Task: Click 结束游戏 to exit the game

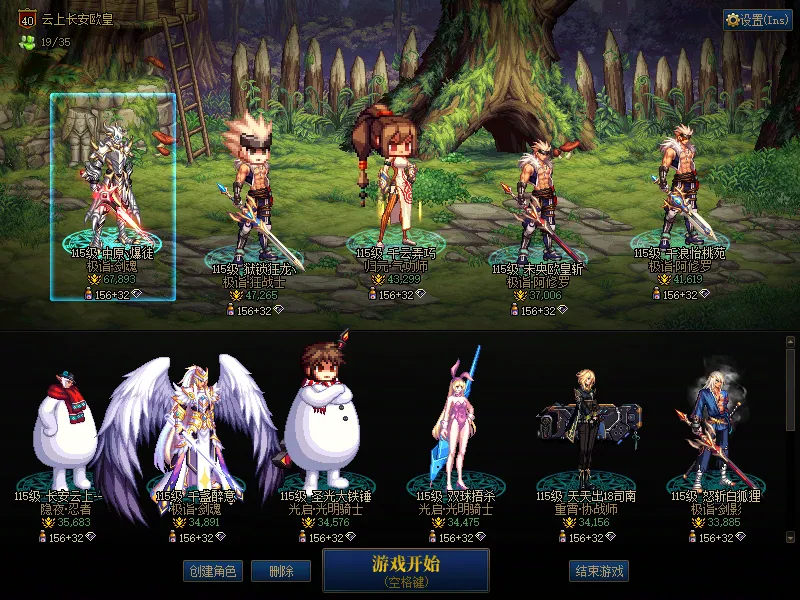Action: click(x=599, y=571)
